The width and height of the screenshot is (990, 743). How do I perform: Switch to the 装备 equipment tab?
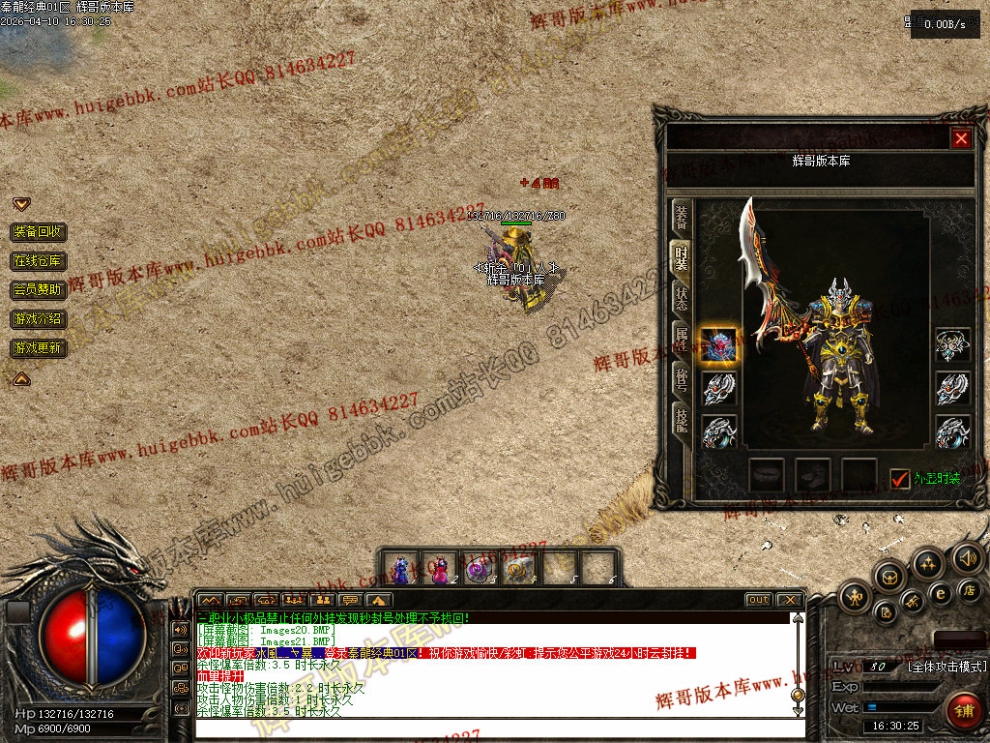(681, 217)
